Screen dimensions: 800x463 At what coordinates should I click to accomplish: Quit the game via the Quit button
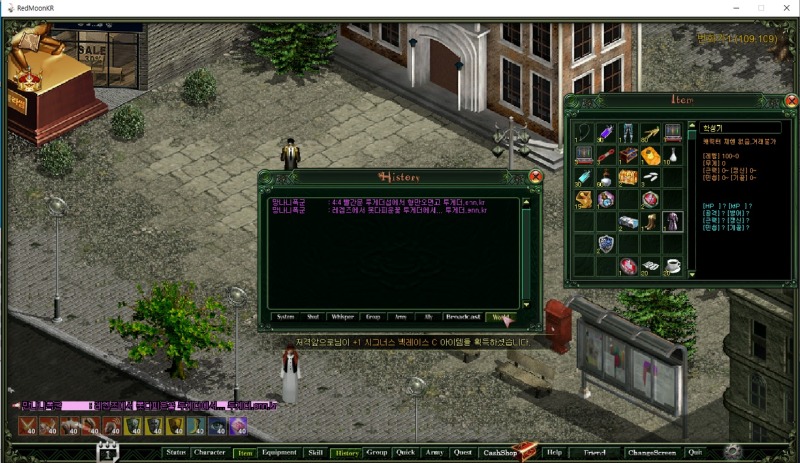click(x=694, y=452)
